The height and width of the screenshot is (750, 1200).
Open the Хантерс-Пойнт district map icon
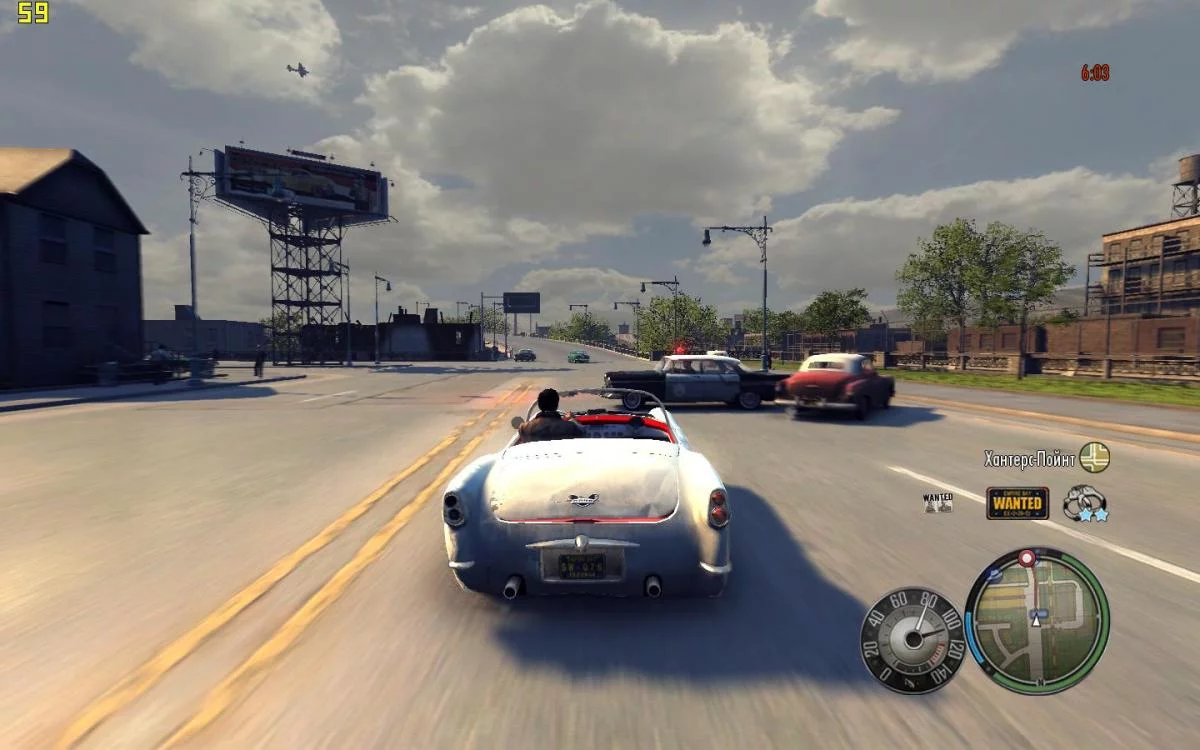[x=1094, y=457]
